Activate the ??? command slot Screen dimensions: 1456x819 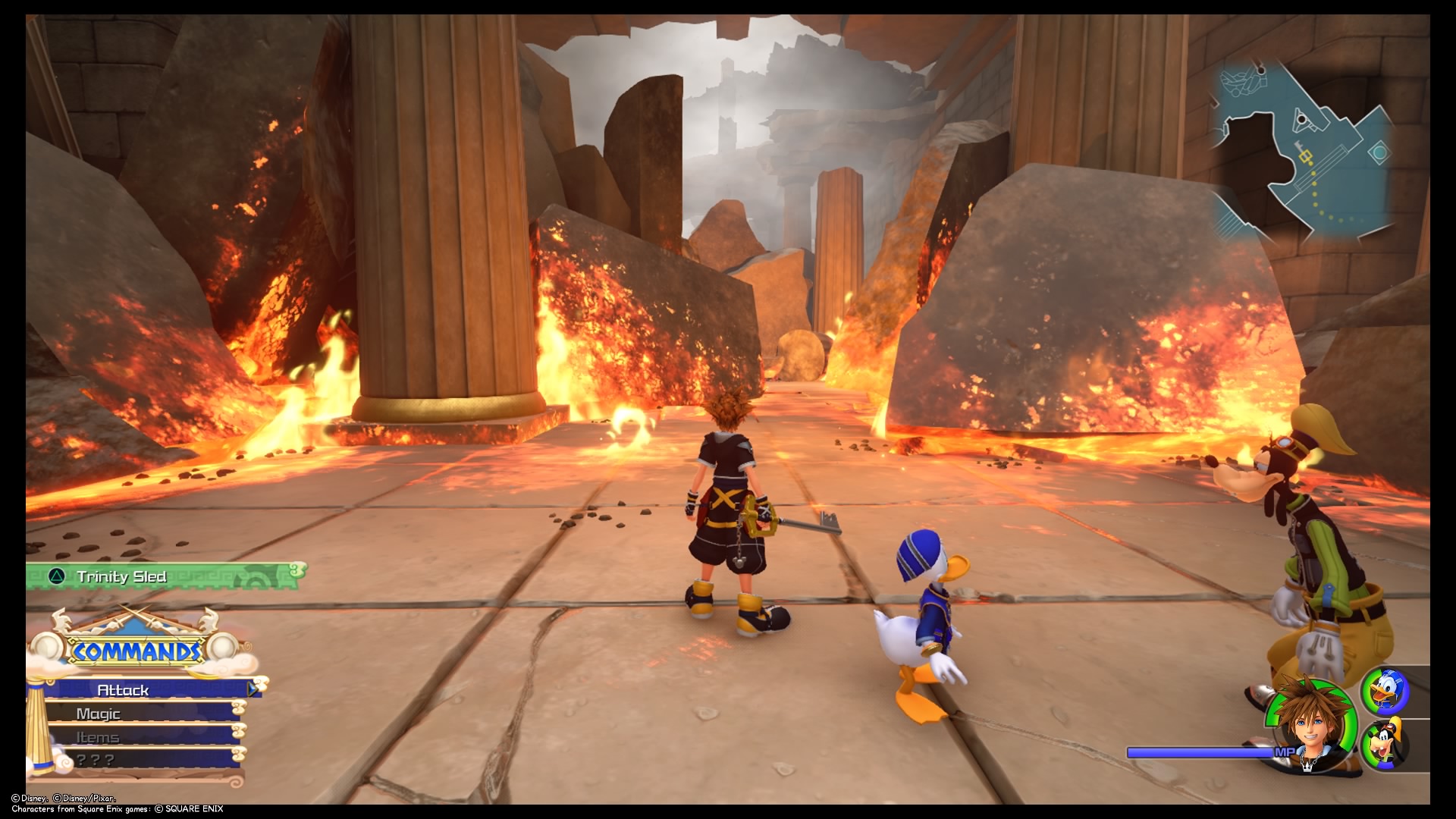pos(94,758)
